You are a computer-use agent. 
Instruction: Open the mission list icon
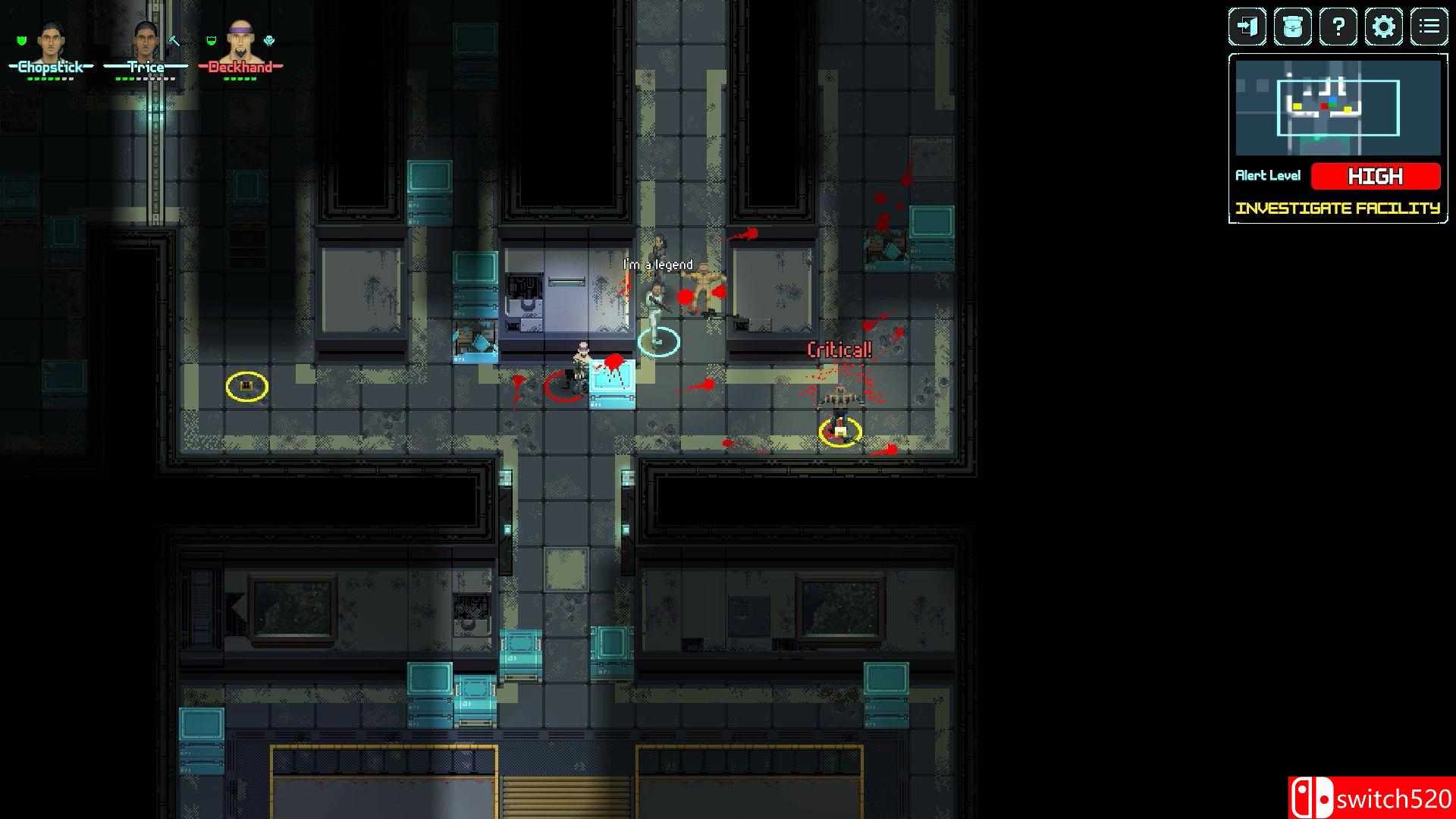click(x=1430, y=27)
